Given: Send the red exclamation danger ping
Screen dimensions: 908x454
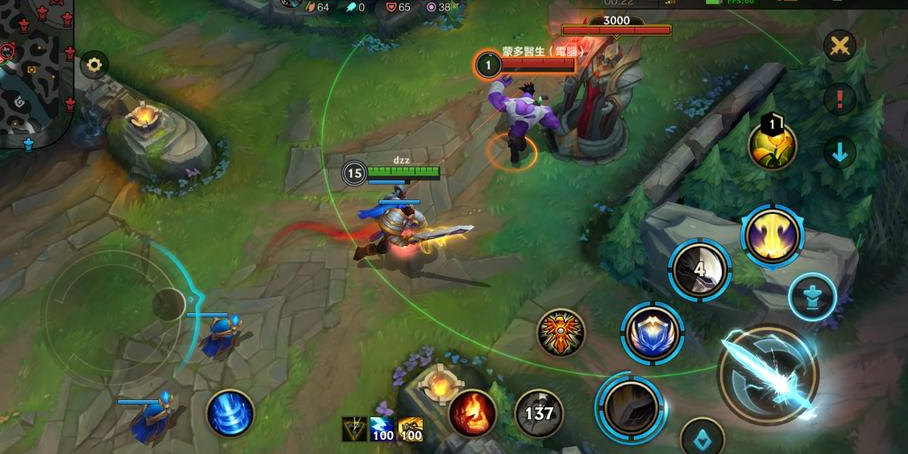Looking at the screenshot, I should coord(840,99).
